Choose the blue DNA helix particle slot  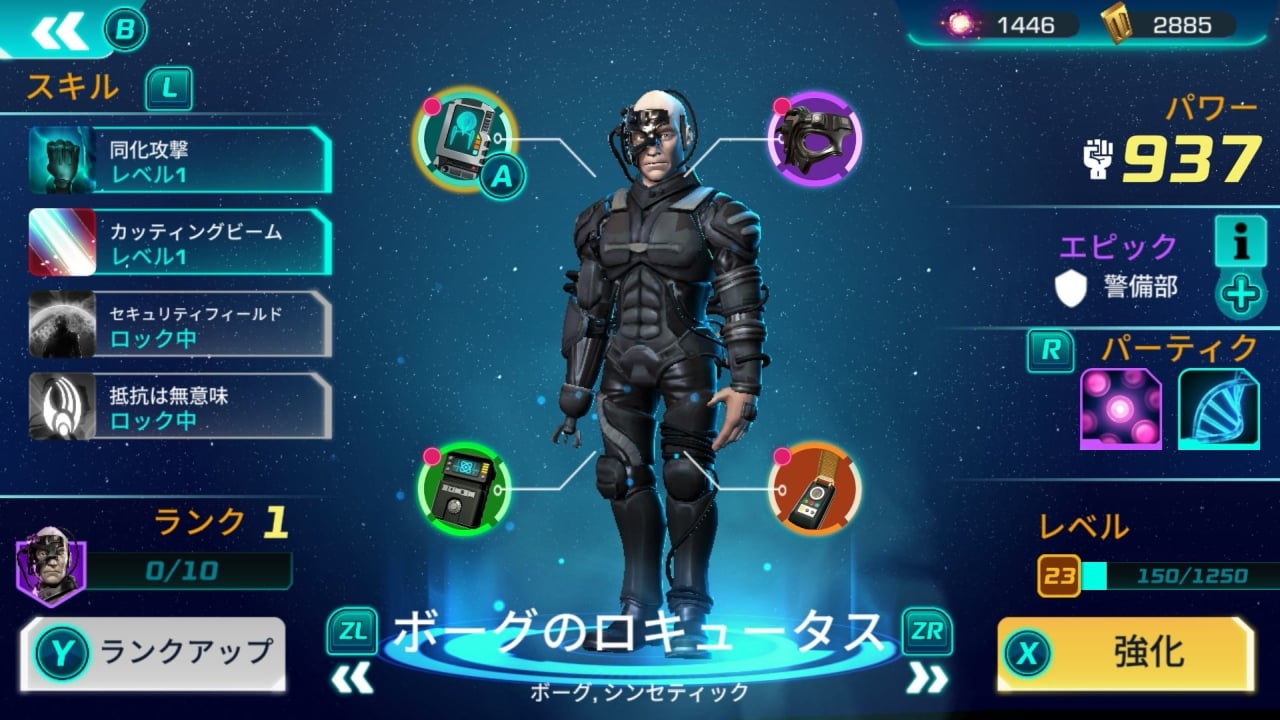click(x=1218, y=408)
